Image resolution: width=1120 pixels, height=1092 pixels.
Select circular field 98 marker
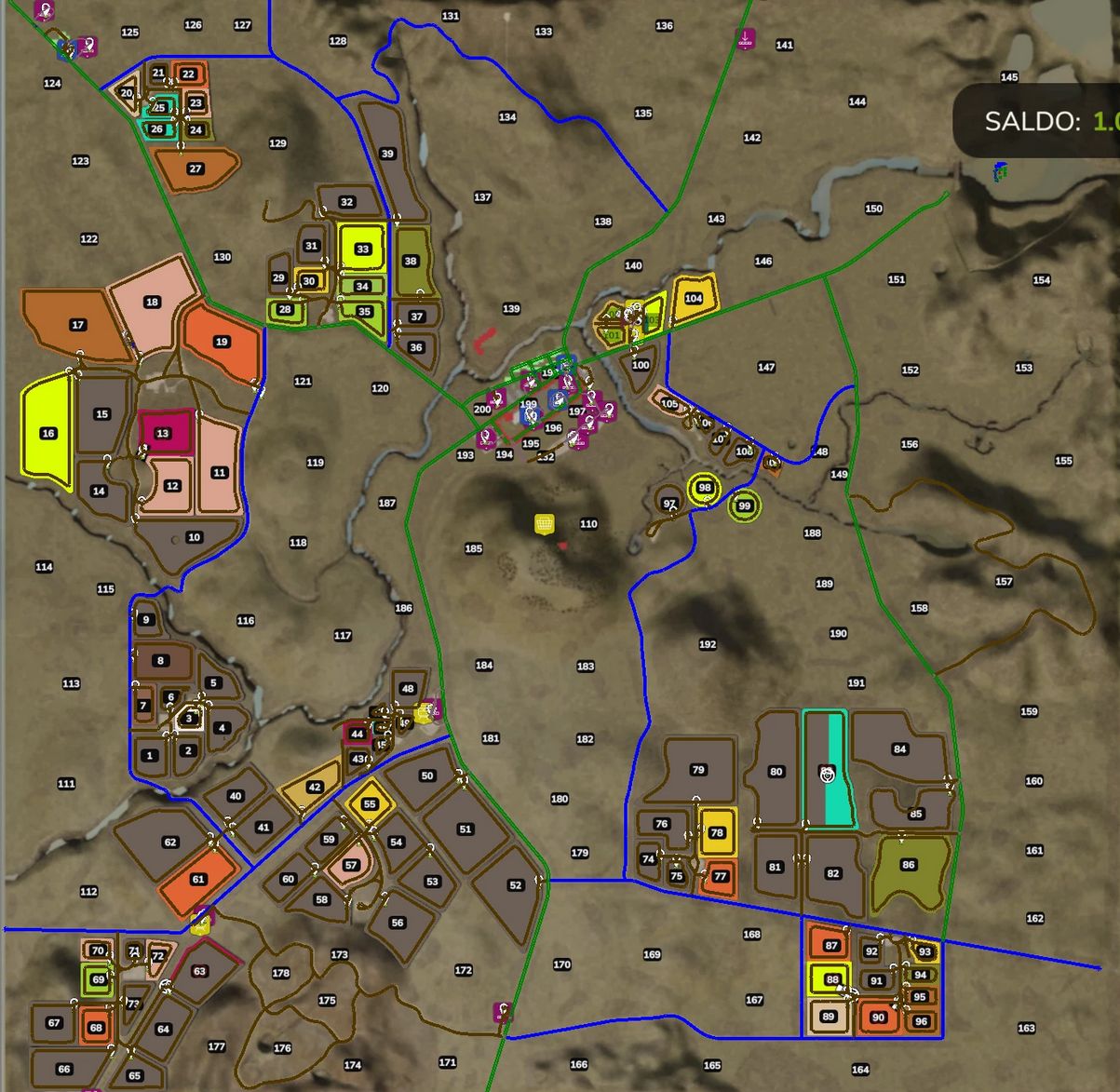click(705, 488)
